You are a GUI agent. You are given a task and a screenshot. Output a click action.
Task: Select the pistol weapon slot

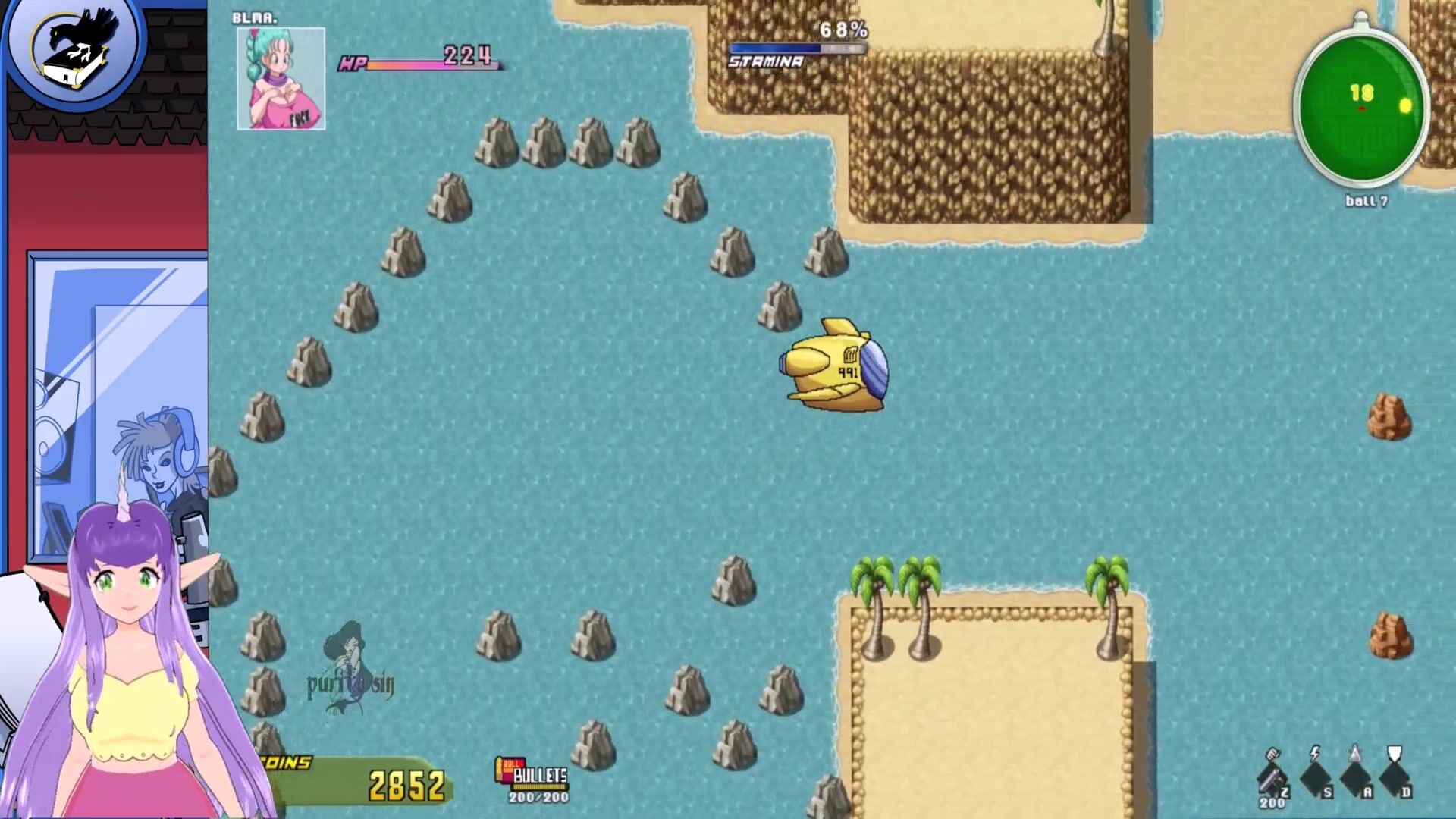pyautogui.click(x=1272, y=773)
